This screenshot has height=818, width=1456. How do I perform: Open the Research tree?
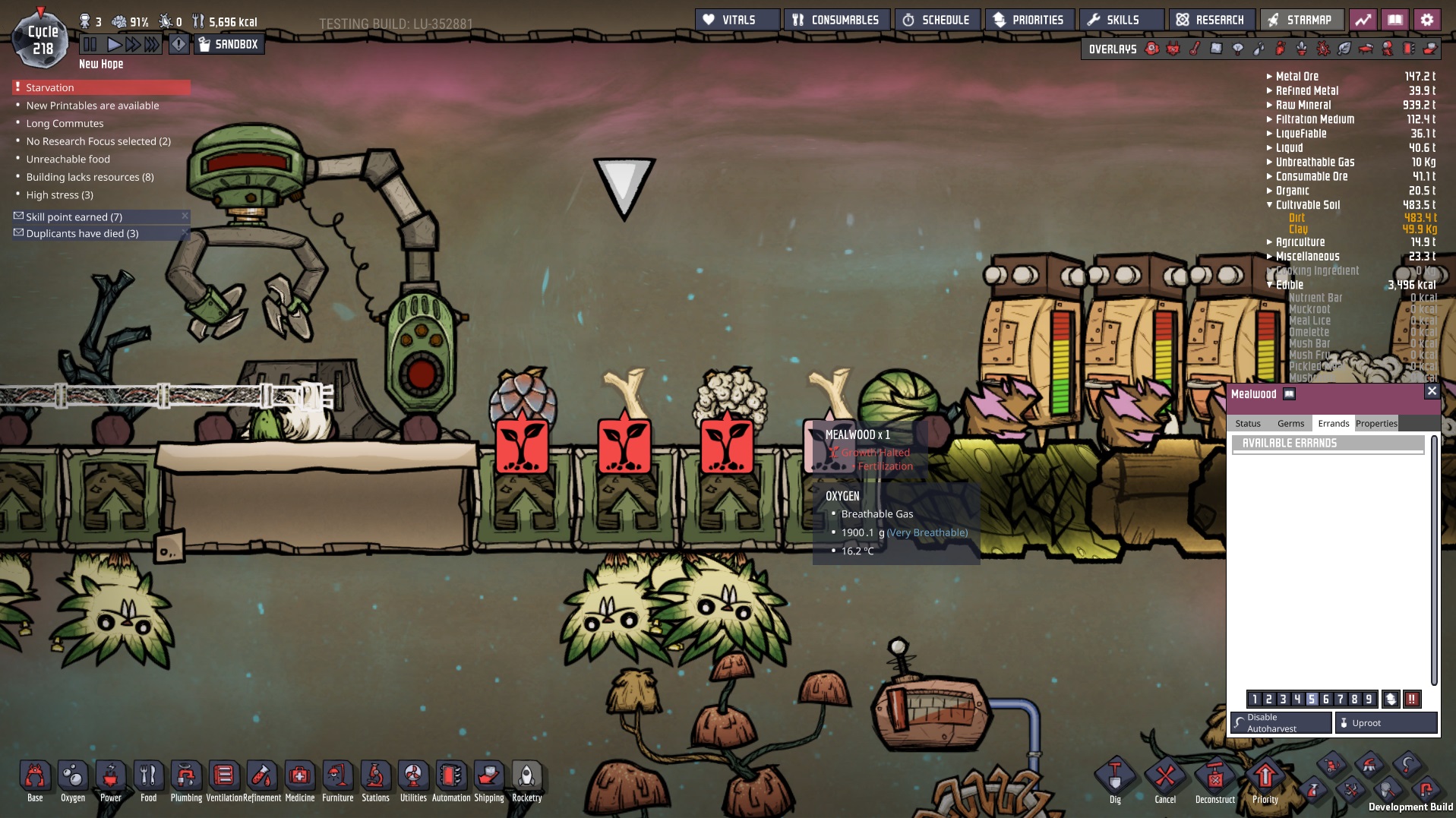pos(1211,20)
